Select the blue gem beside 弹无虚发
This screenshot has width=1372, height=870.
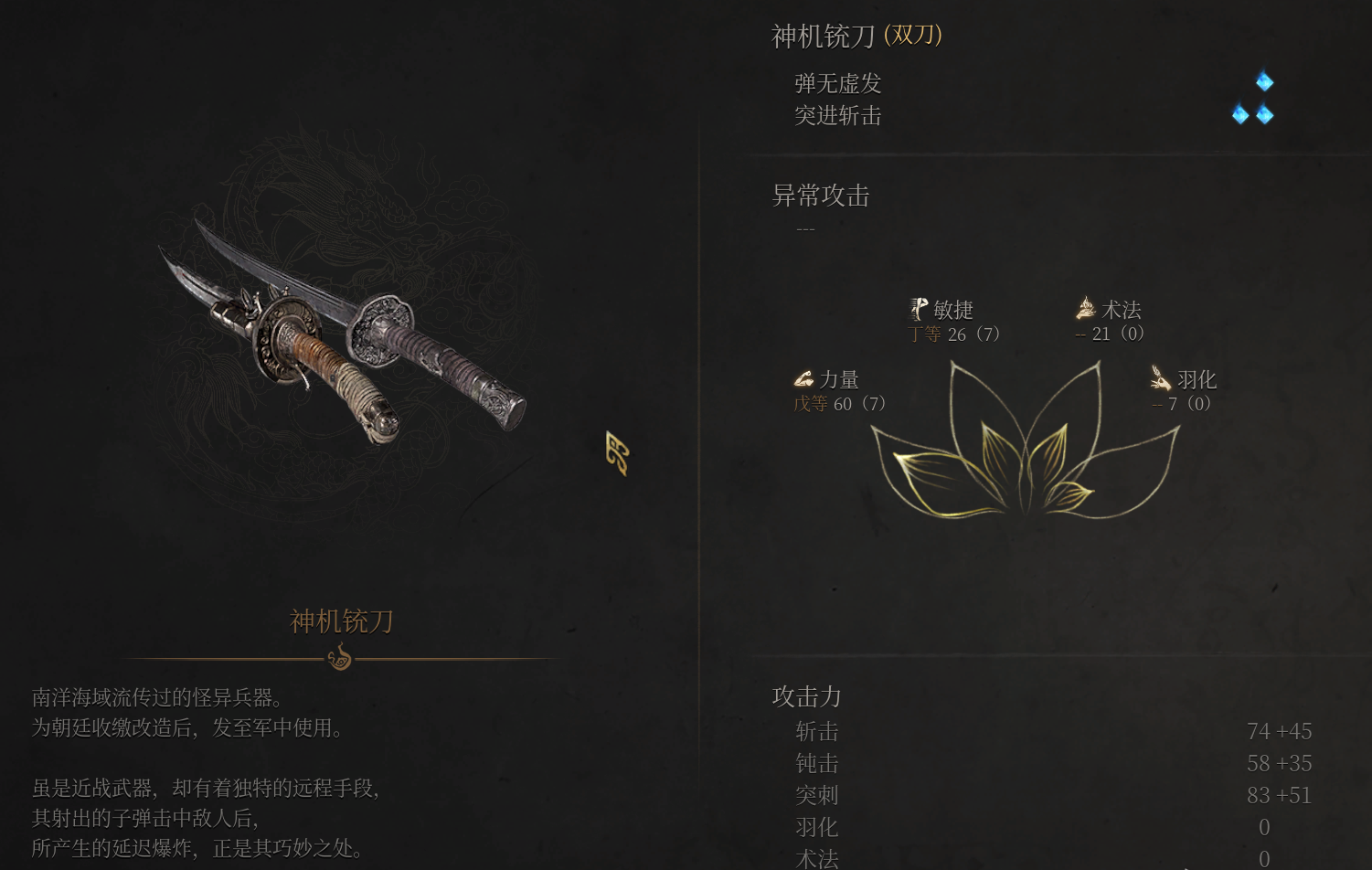click(x=1264, y=81)
